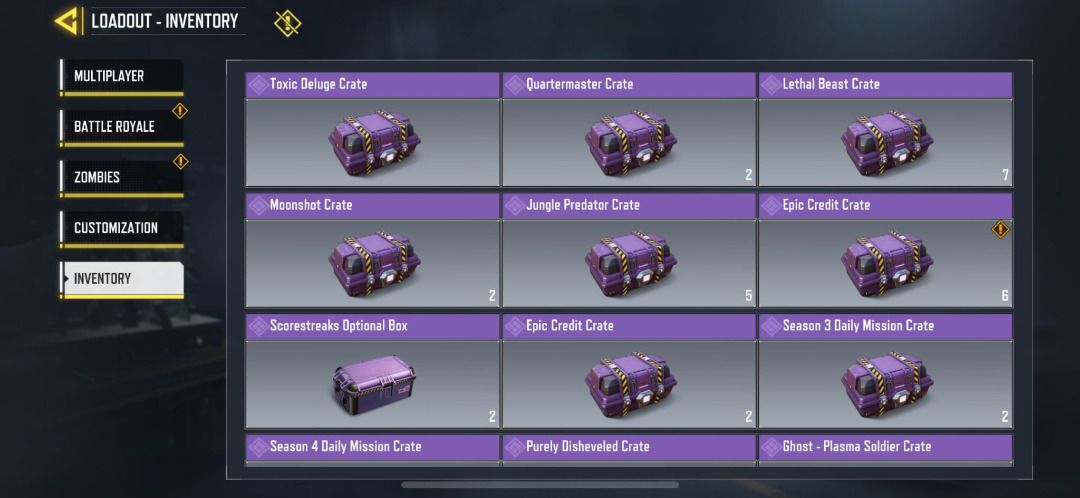Image resolution: width=1080 pixels, height=498 pixels.
Task: Pick the Ghost - Plasma Soldier Crate
Action: [885, 448]
